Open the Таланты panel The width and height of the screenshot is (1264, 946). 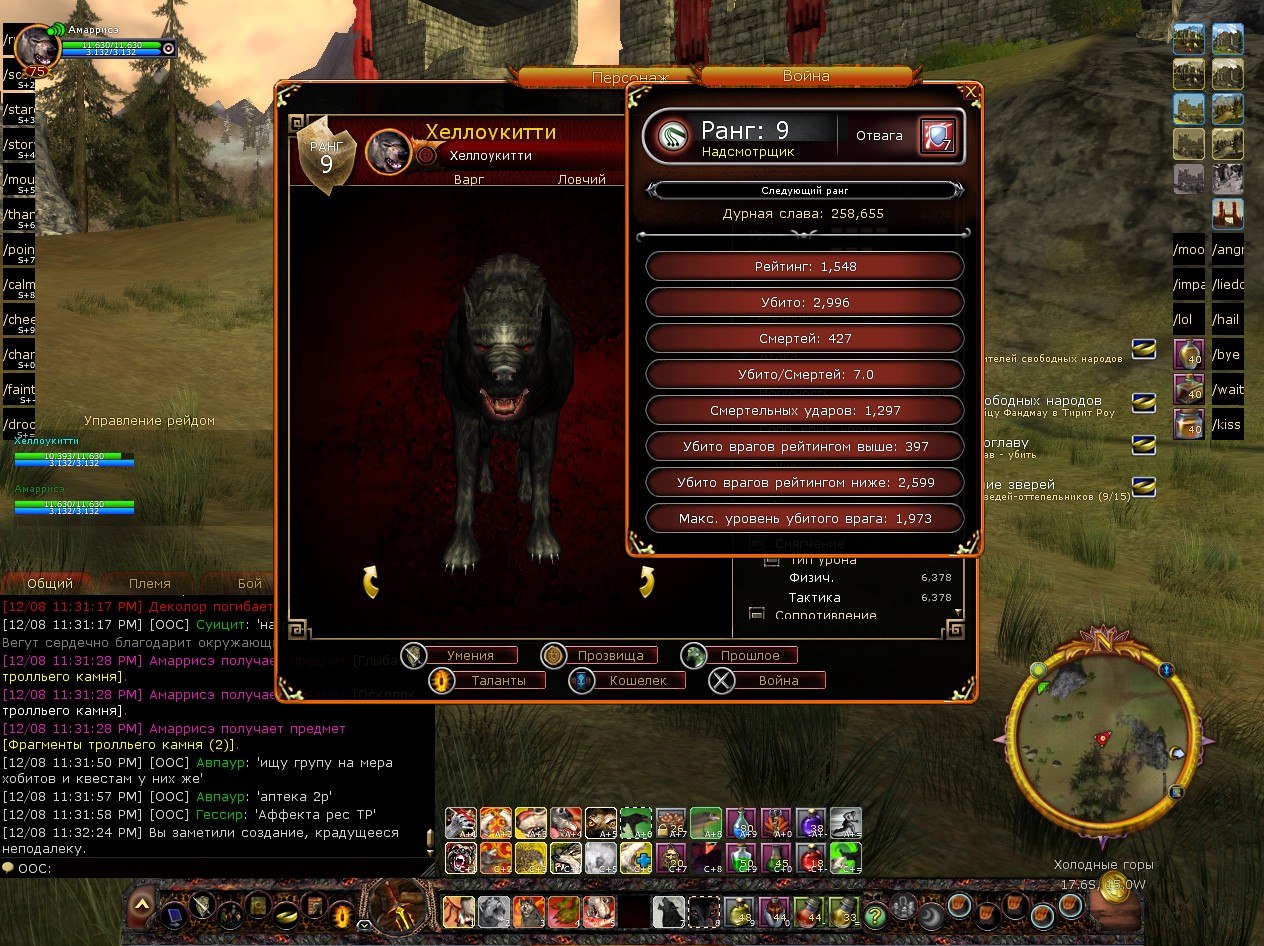488,681
